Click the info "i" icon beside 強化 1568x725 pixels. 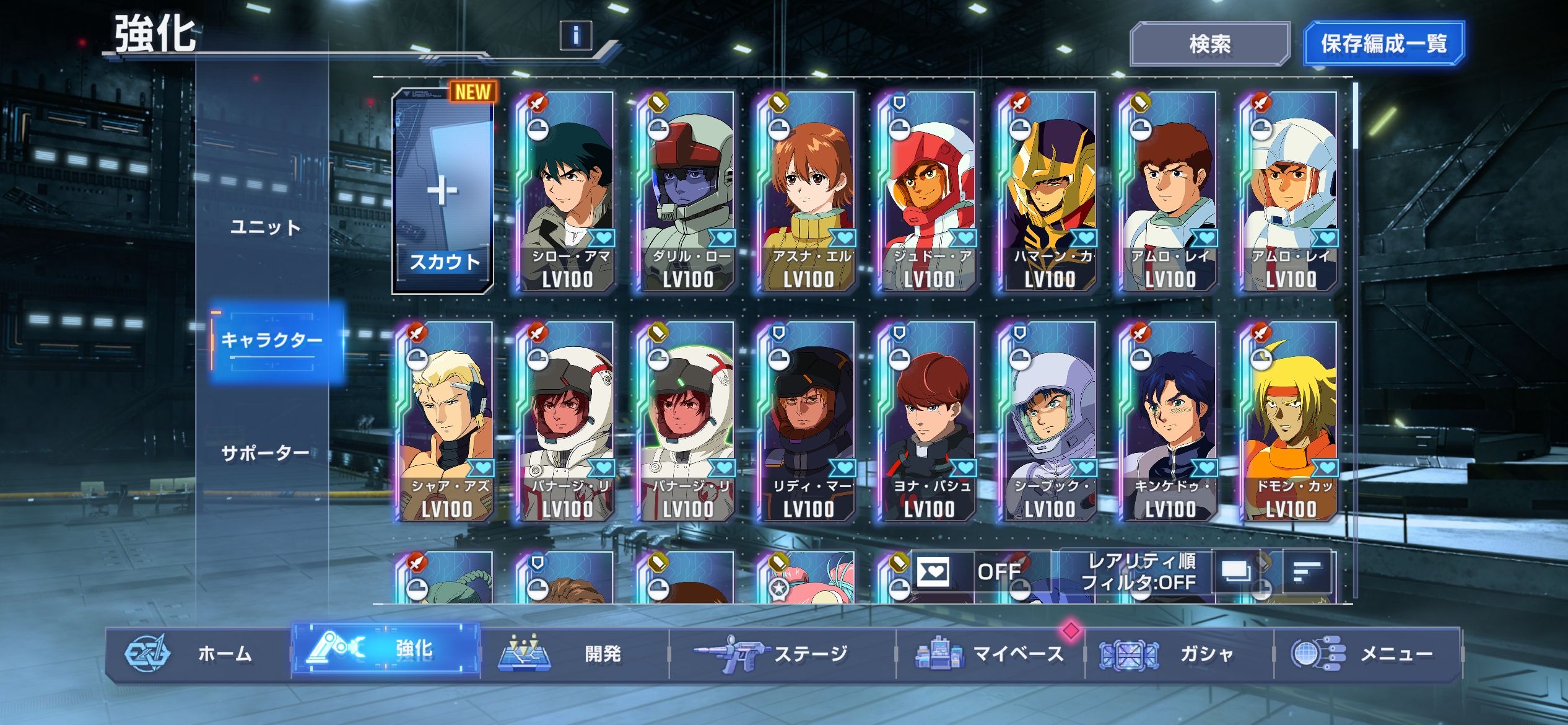[x=575, y=35]
